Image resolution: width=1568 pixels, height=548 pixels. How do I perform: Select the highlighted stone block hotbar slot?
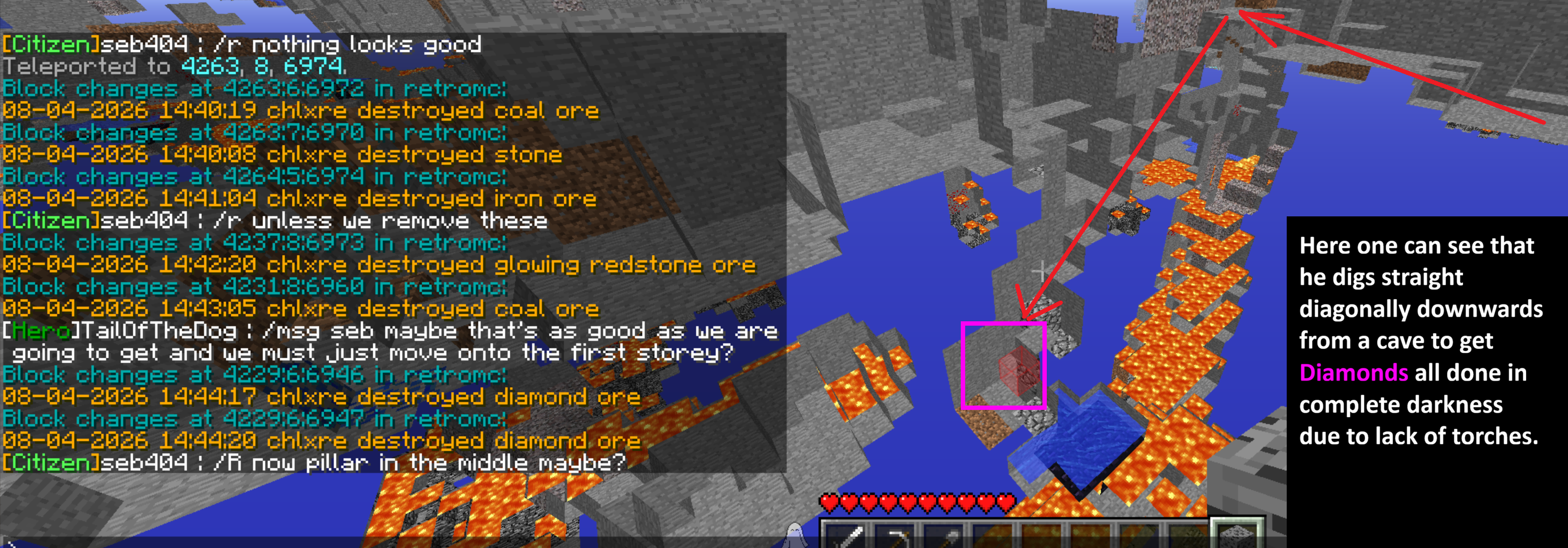click(x=1236, y=535)
